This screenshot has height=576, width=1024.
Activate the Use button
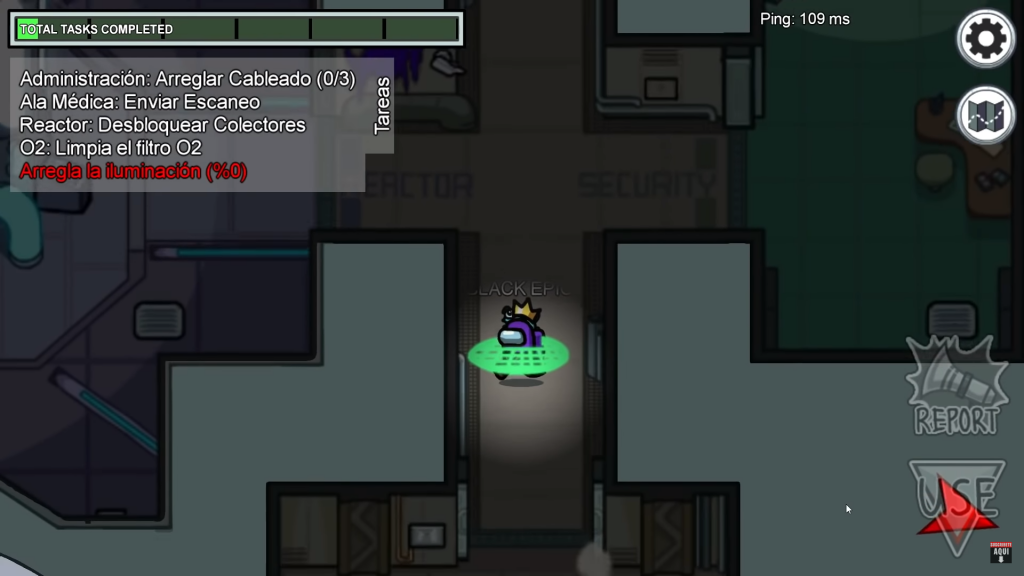coord(957,503)
